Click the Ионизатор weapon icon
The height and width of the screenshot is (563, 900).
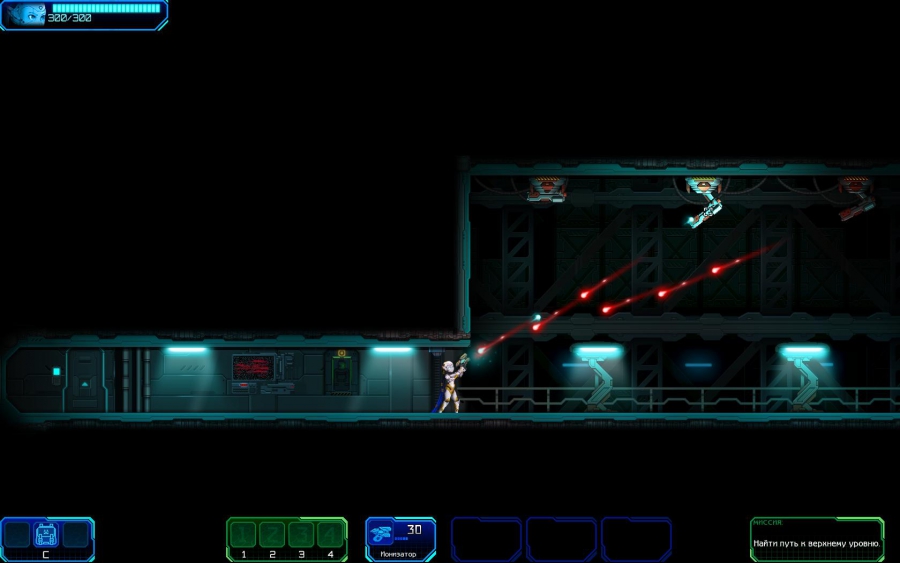(381, 535)
